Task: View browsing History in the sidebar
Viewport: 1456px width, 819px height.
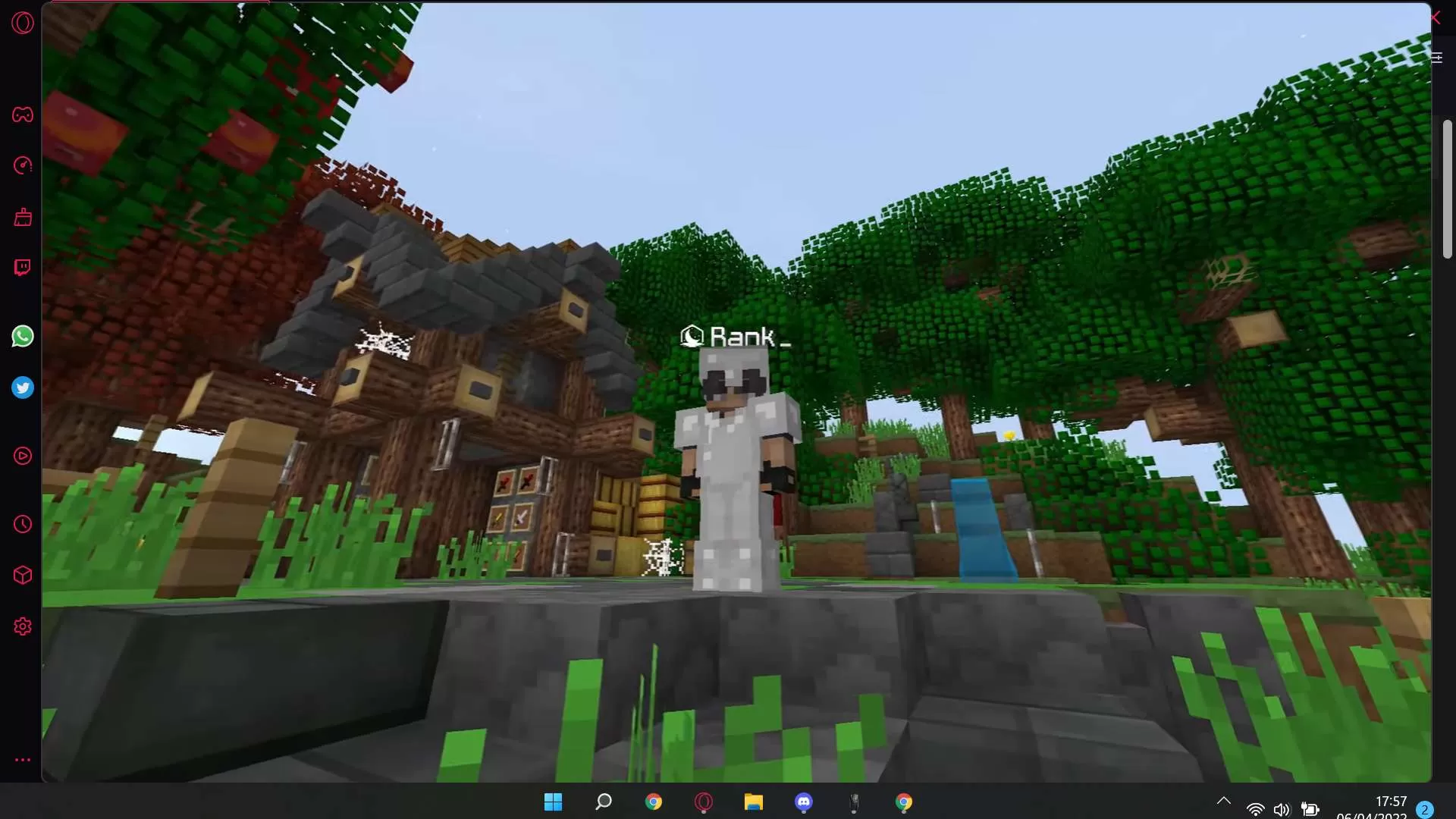Action: tap(23, 524)
